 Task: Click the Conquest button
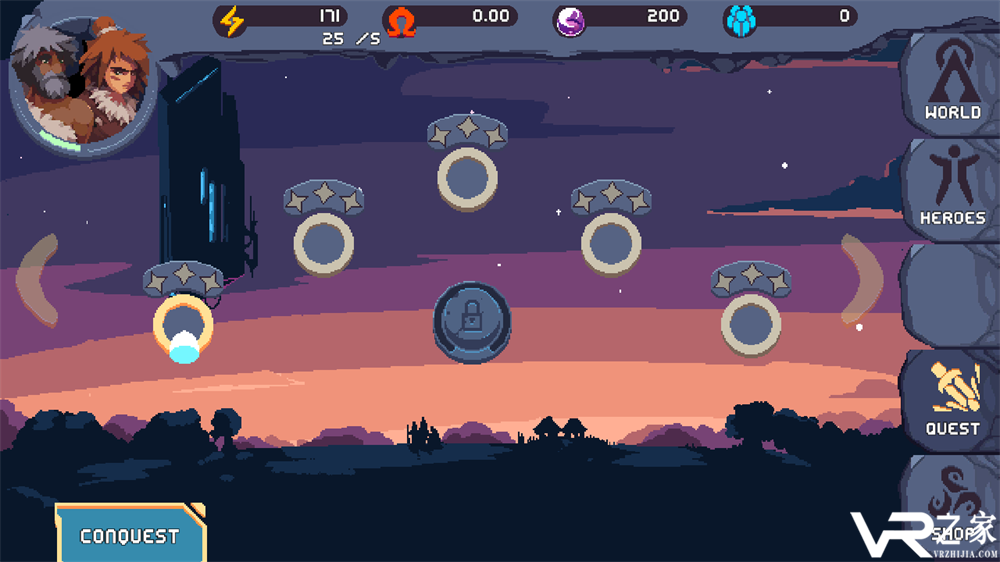coord(130,535)
